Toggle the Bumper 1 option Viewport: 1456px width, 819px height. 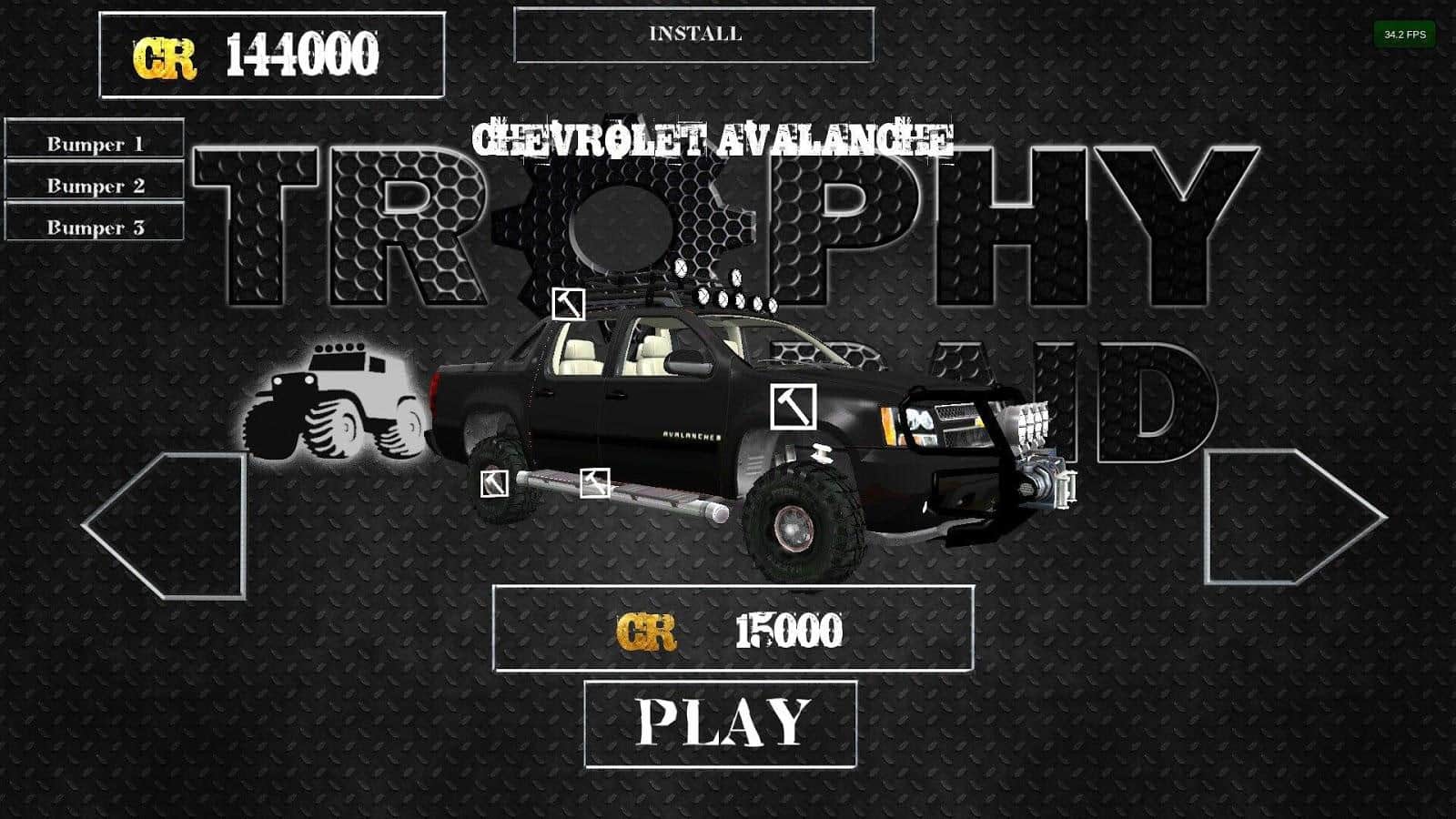click(x=95, y=144)
